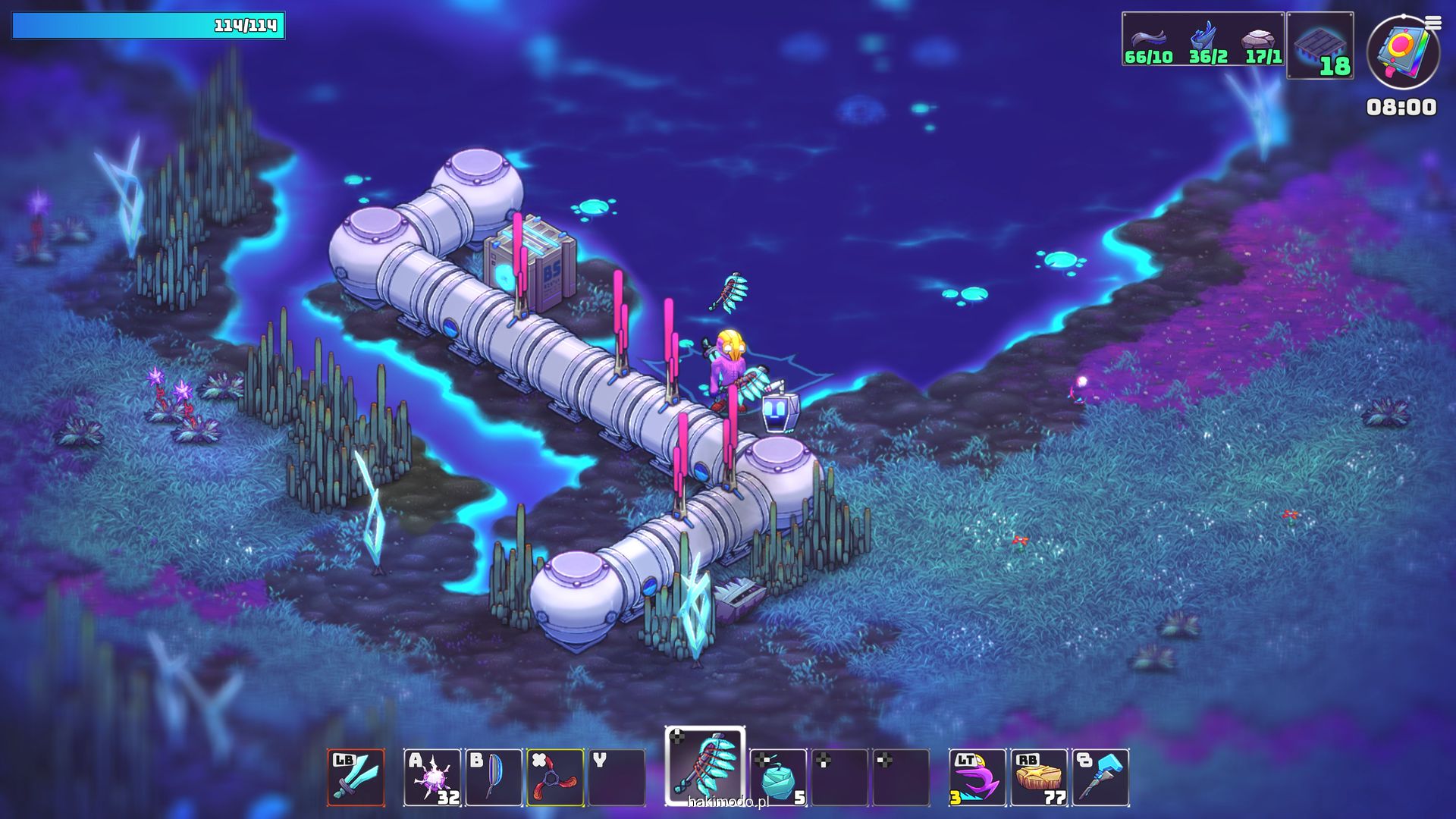
Task: Activate the purple dash ability
Action: pos(977,777)
